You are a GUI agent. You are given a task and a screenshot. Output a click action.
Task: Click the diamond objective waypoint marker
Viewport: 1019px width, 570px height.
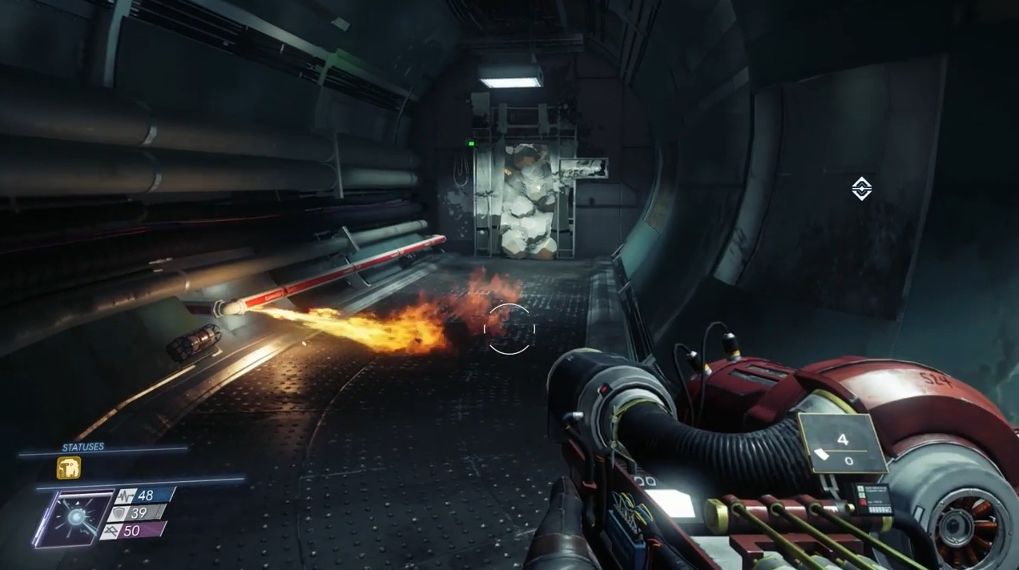pos(860,188)
